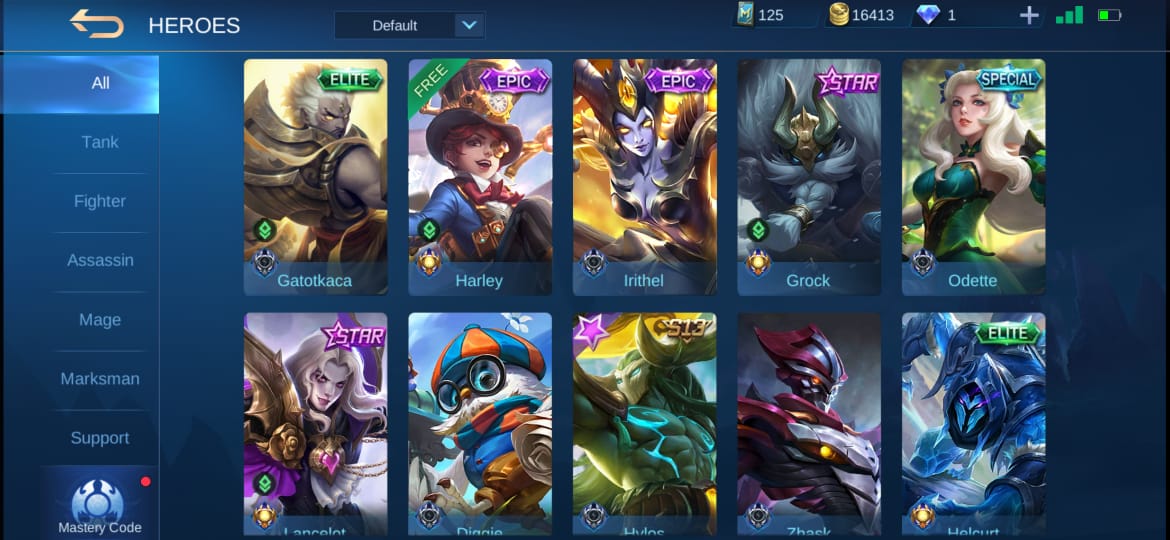Select the Assassin tab

tap(100, 260)
